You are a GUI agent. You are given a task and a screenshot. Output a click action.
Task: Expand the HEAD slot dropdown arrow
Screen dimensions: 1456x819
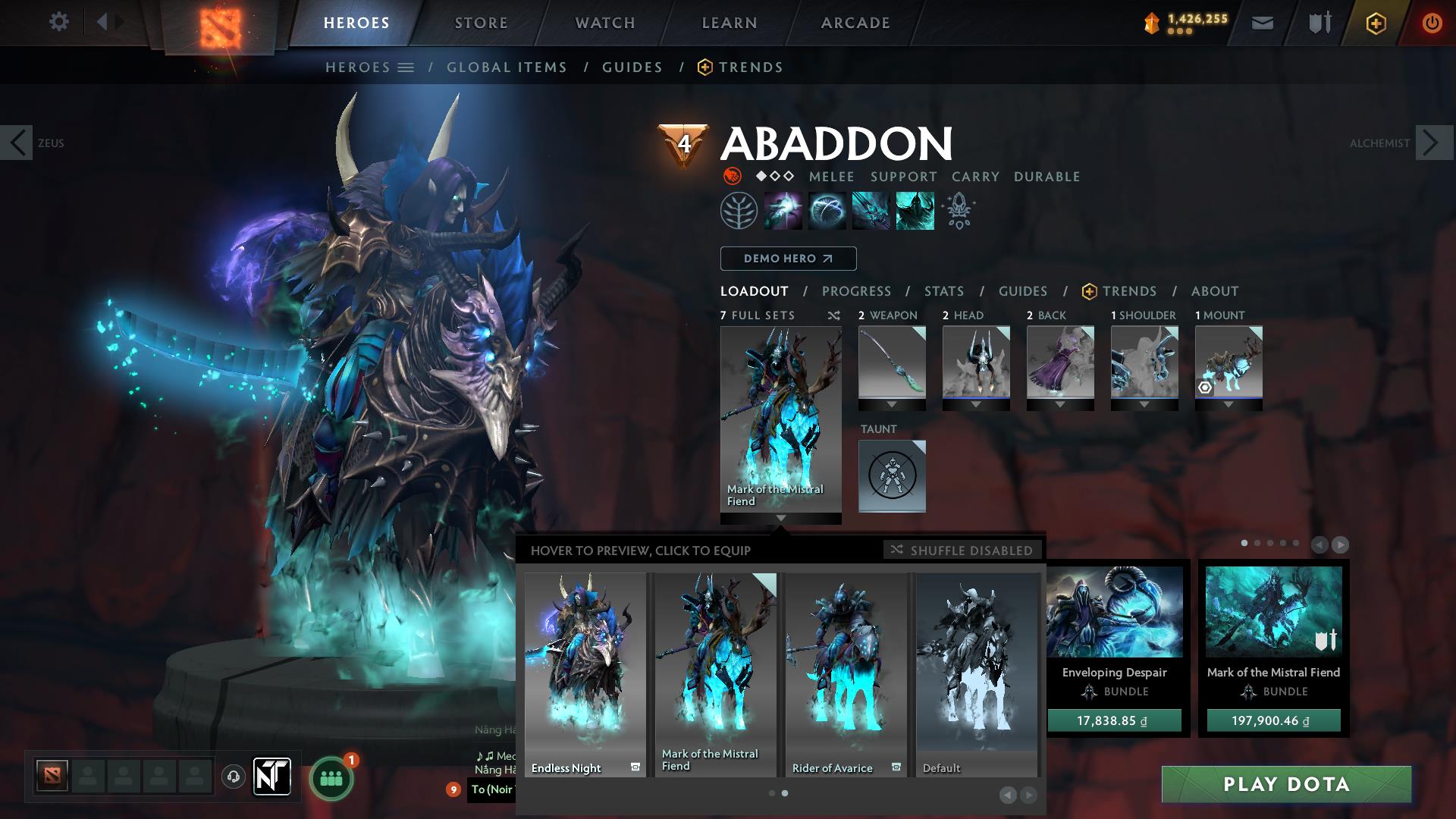point(976,405)
